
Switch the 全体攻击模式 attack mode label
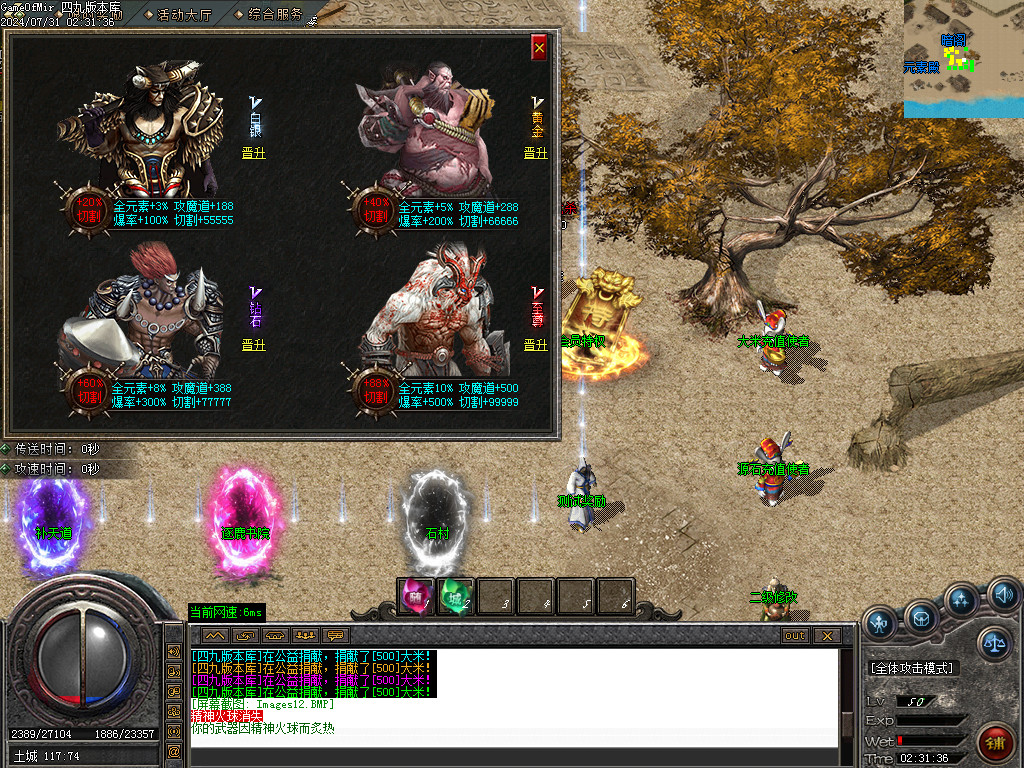click(x=912, y=668)
